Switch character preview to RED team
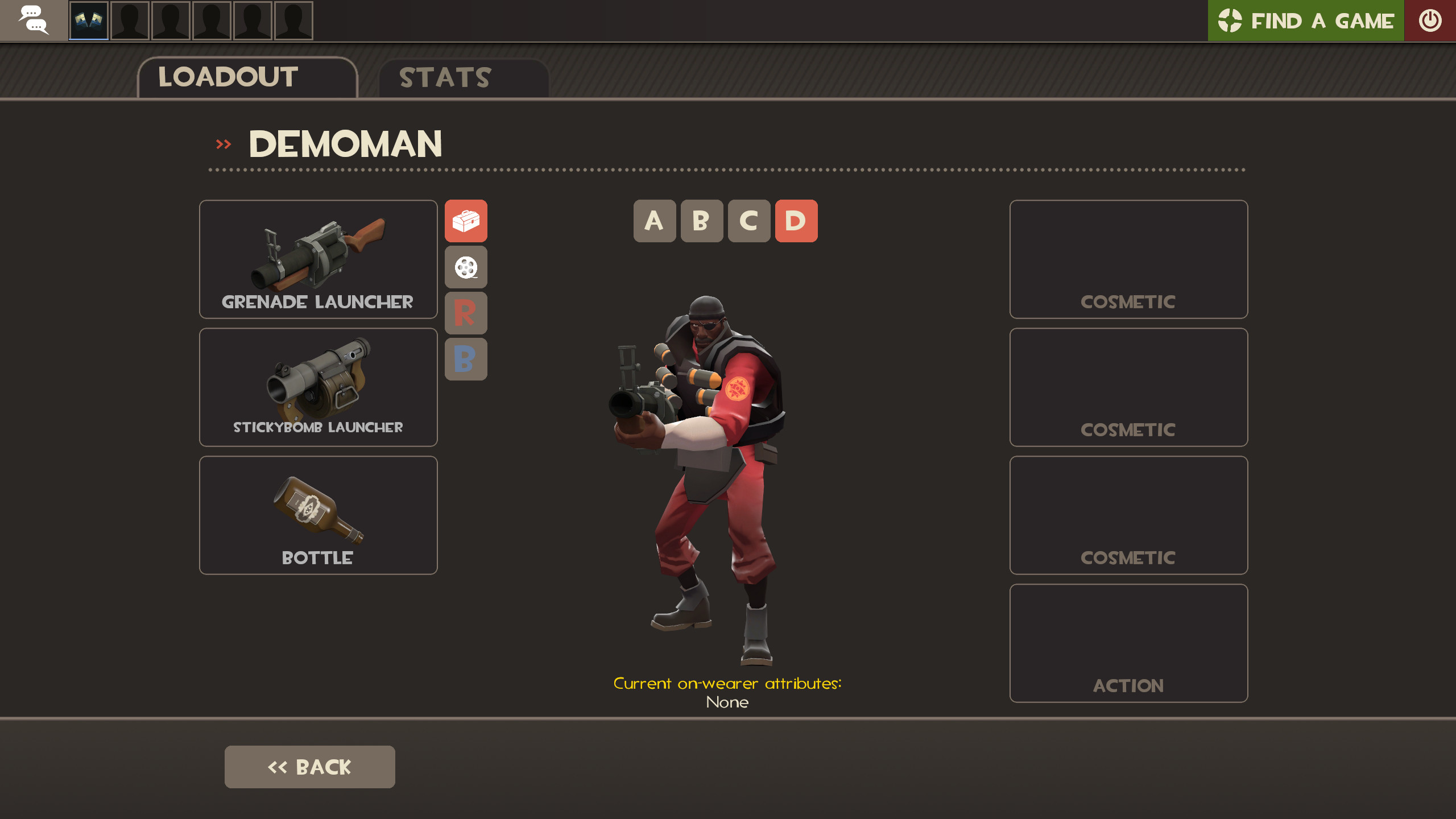This screenshot has height=819, width=1456. (x=466, y=313)
